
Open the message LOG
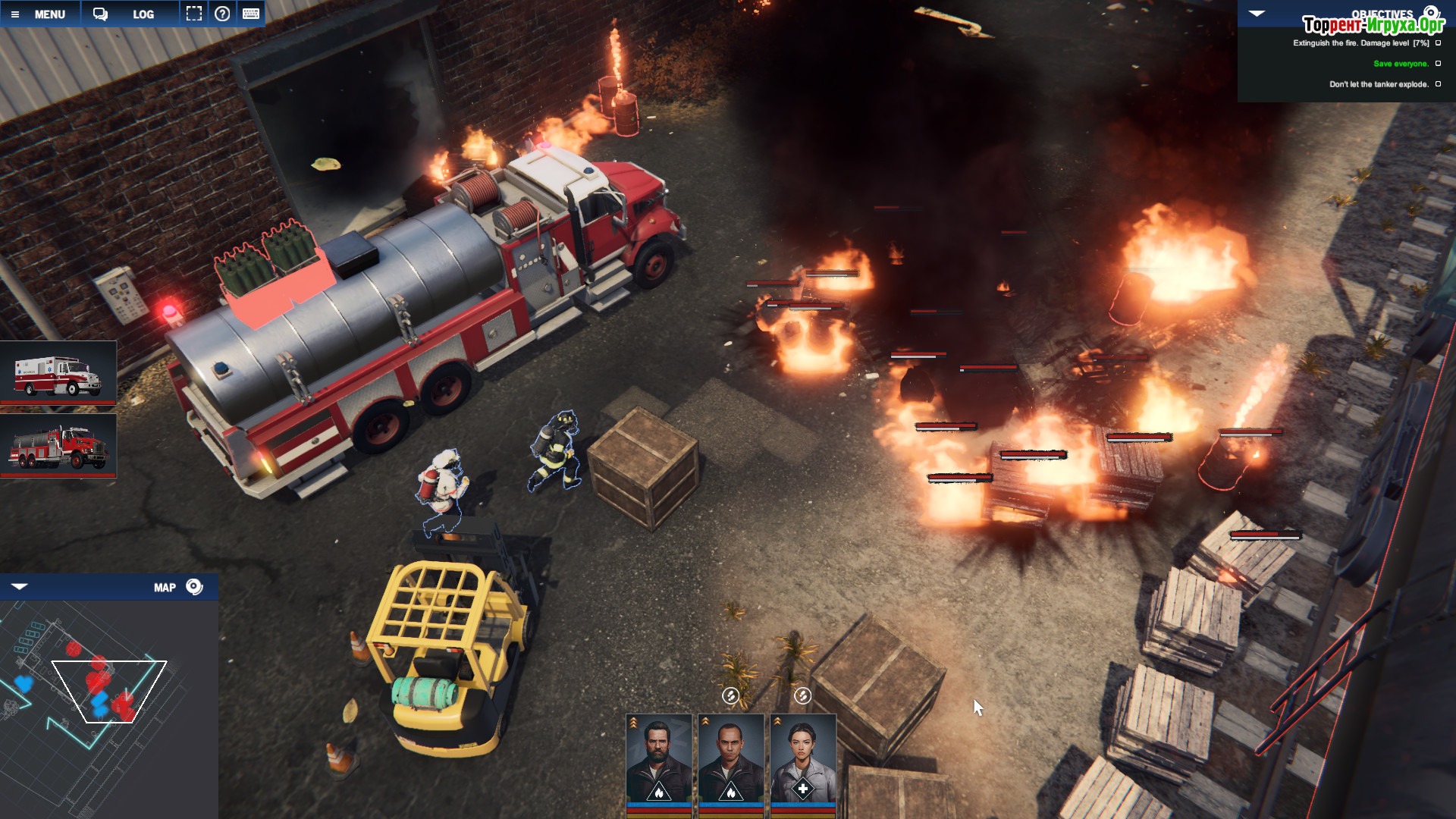pos(130,14)
